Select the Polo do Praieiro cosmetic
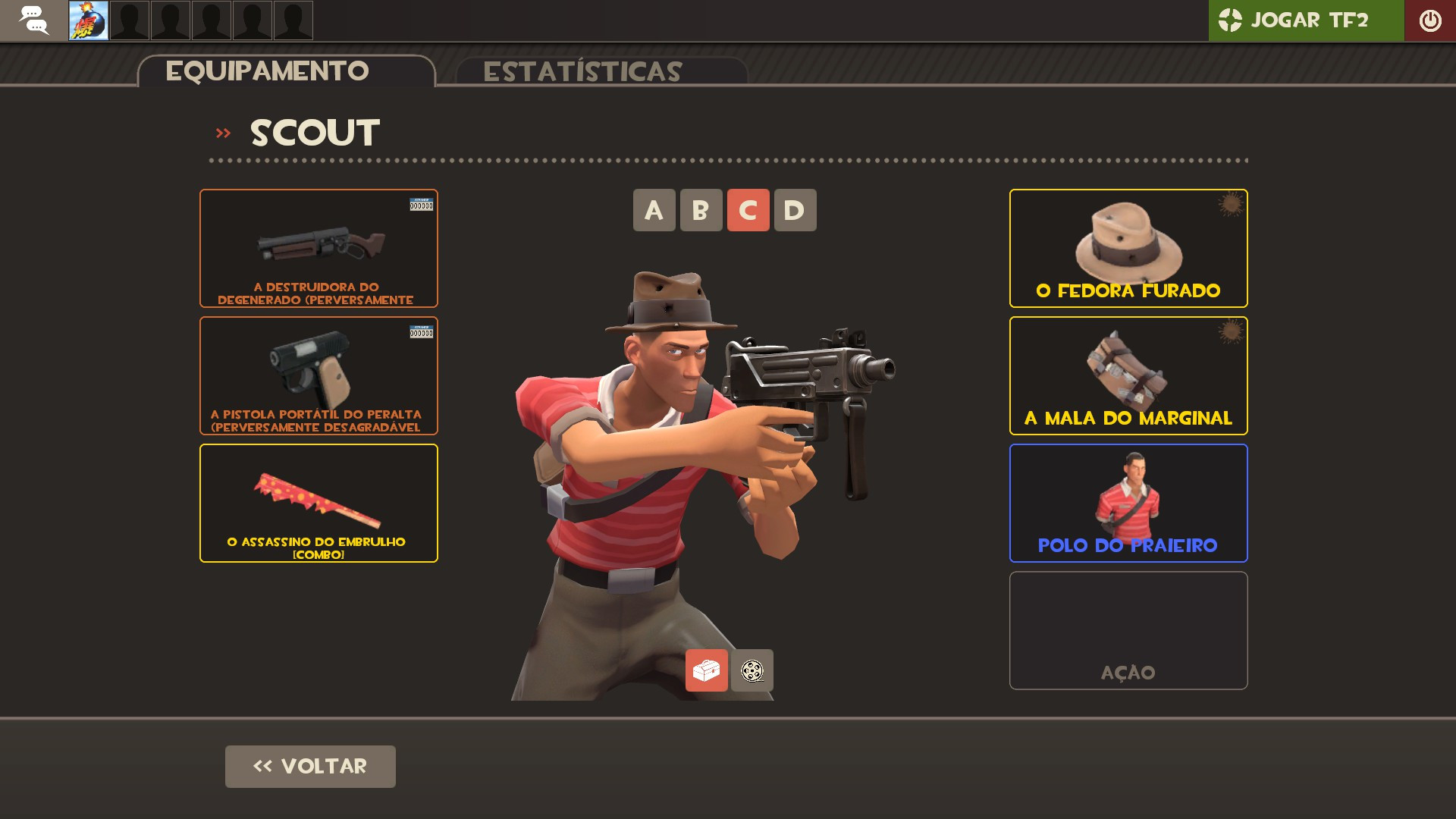 point(1128,502)
